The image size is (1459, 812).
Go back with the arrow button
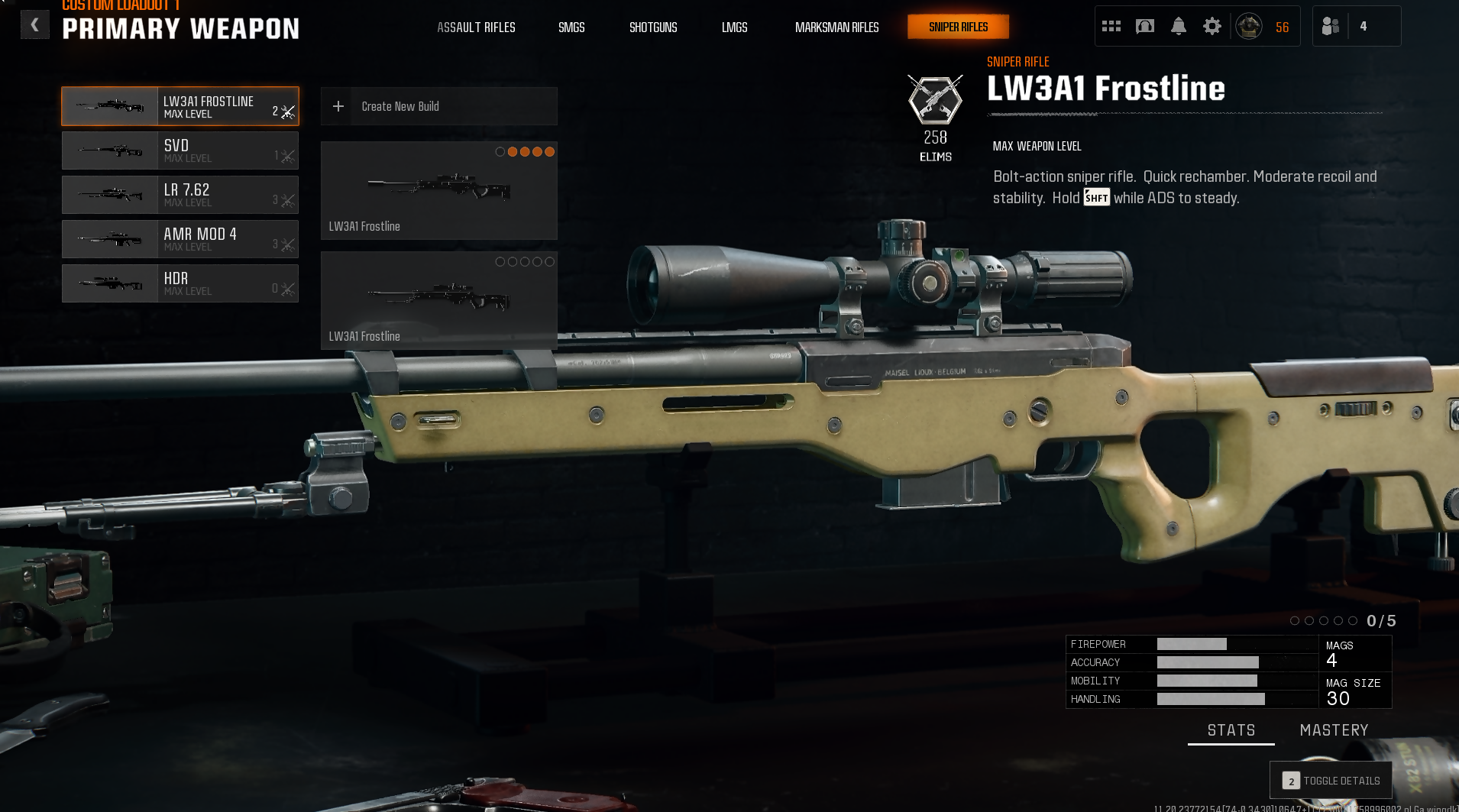pyautogui.click(x=34, y=25)
